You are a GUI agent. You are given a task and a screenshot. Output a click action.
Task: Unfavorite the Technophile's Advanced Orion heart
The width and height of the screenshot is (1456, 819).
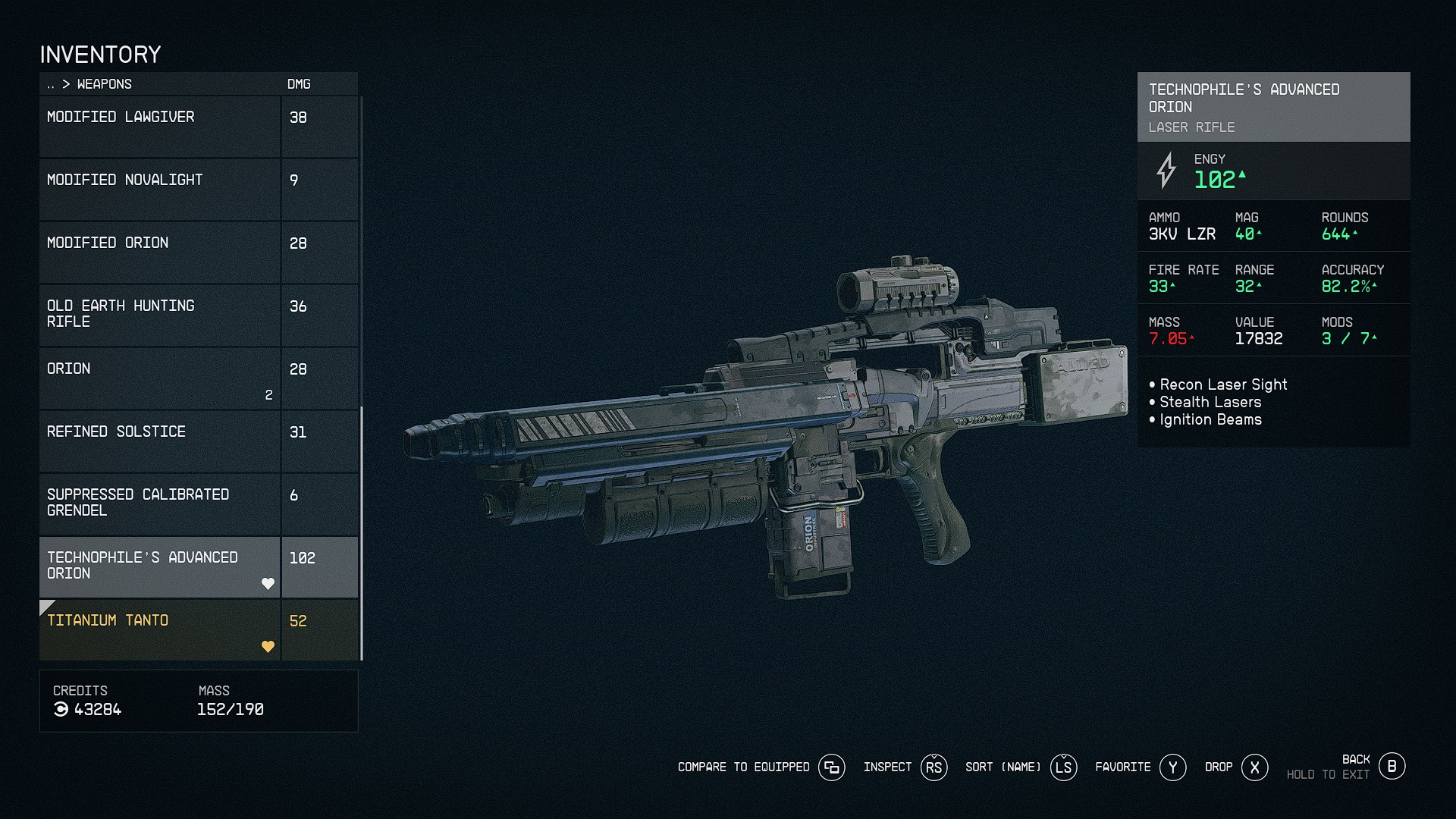coord(269,583)
